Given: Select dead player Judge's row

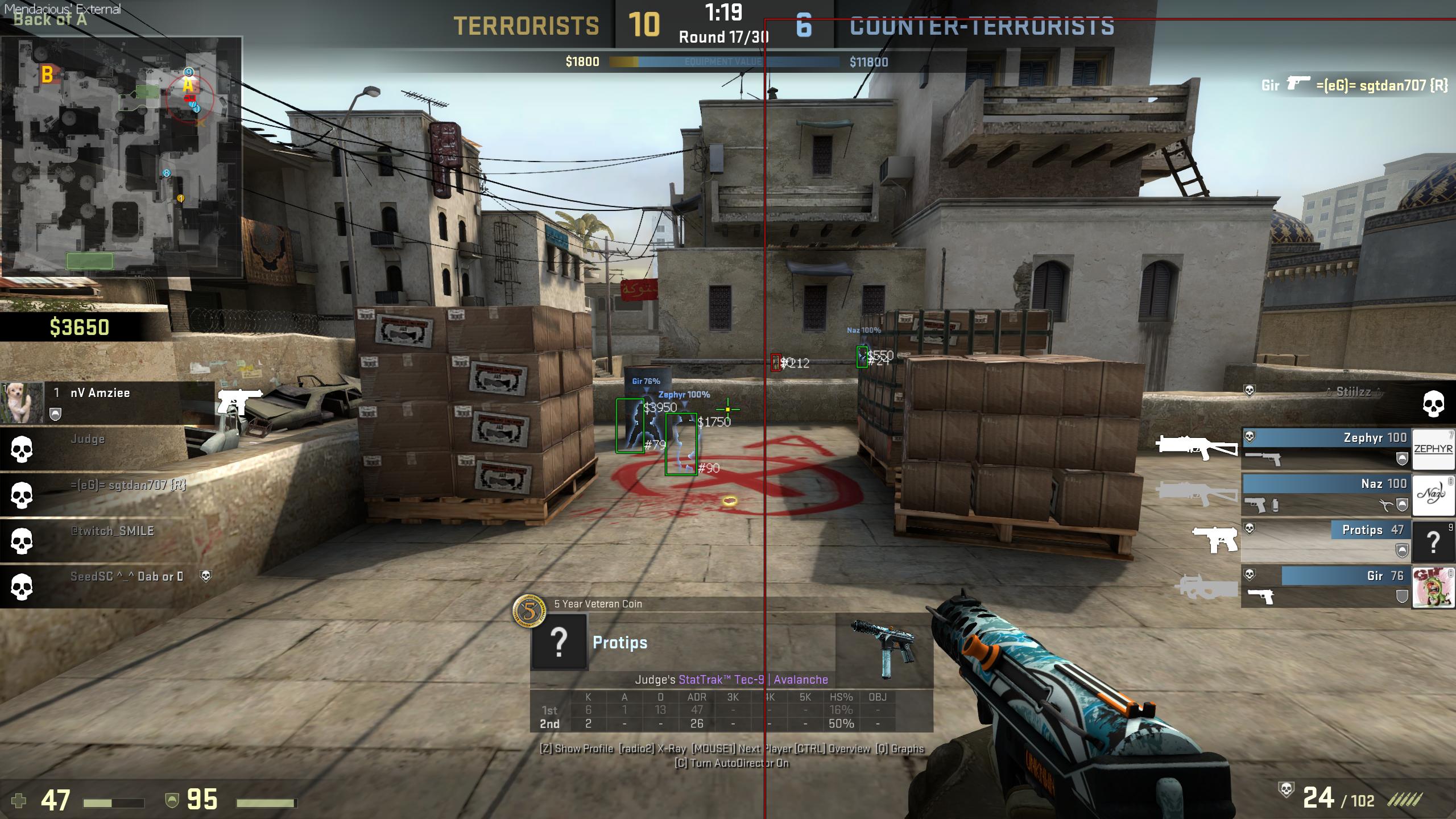Looking at the screenshot, I should tap(108, 449).
